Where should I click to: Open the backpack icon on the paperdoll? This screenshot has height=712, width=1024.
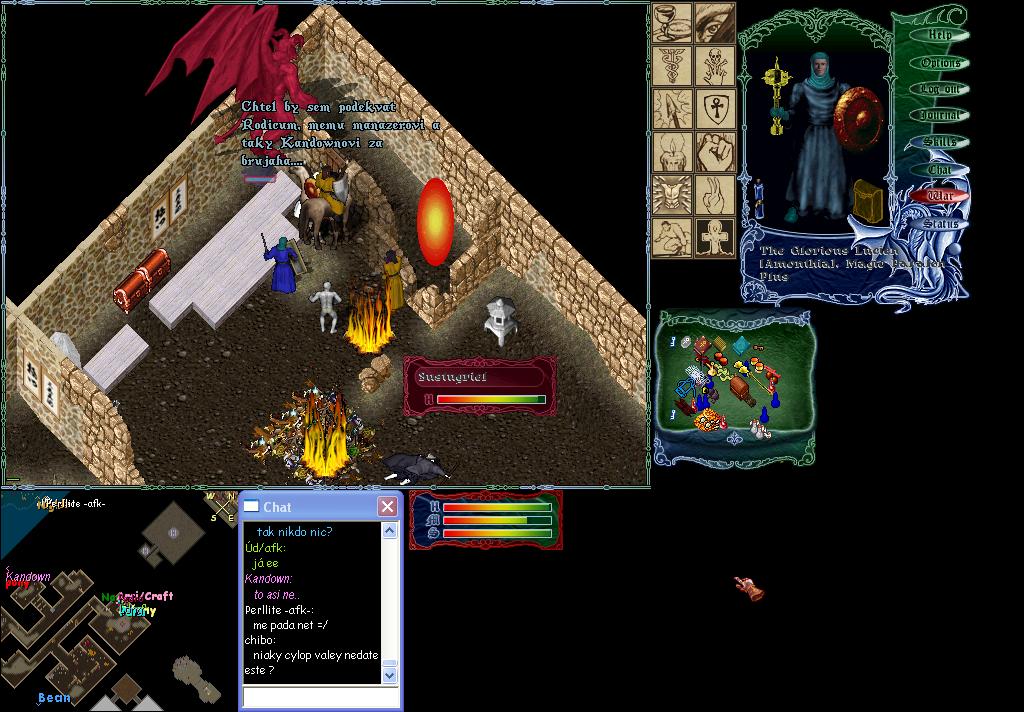[x=868, y=201]
